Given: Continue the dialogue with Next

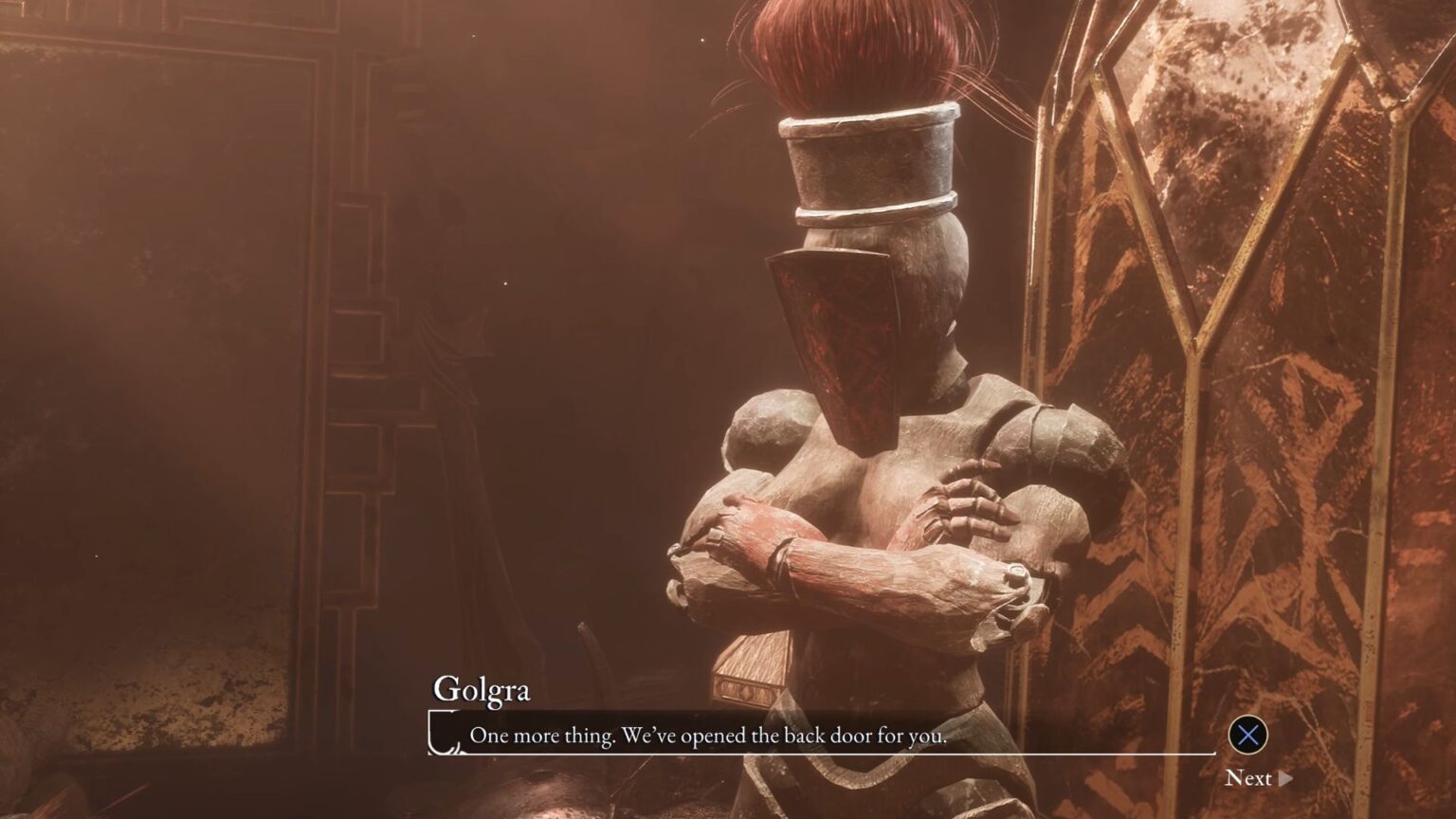Looking at the screenshot, I should pos(1258,778).
